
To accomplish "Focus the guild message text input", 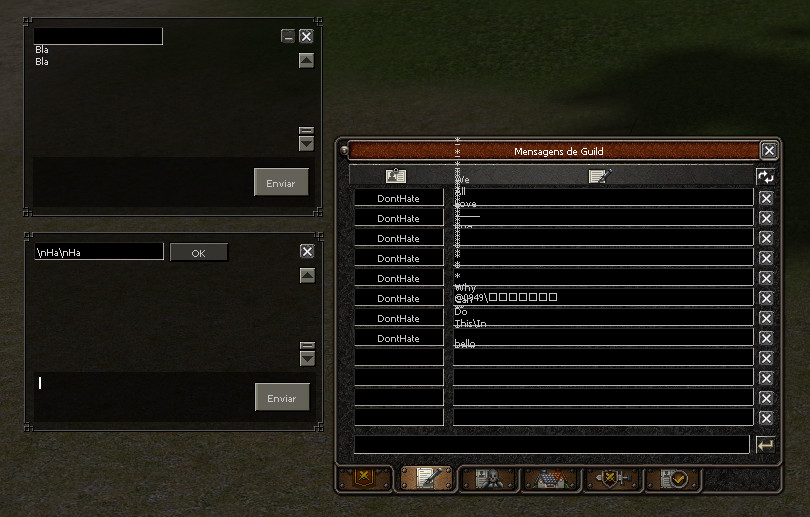I will click(x=551, y=444).
